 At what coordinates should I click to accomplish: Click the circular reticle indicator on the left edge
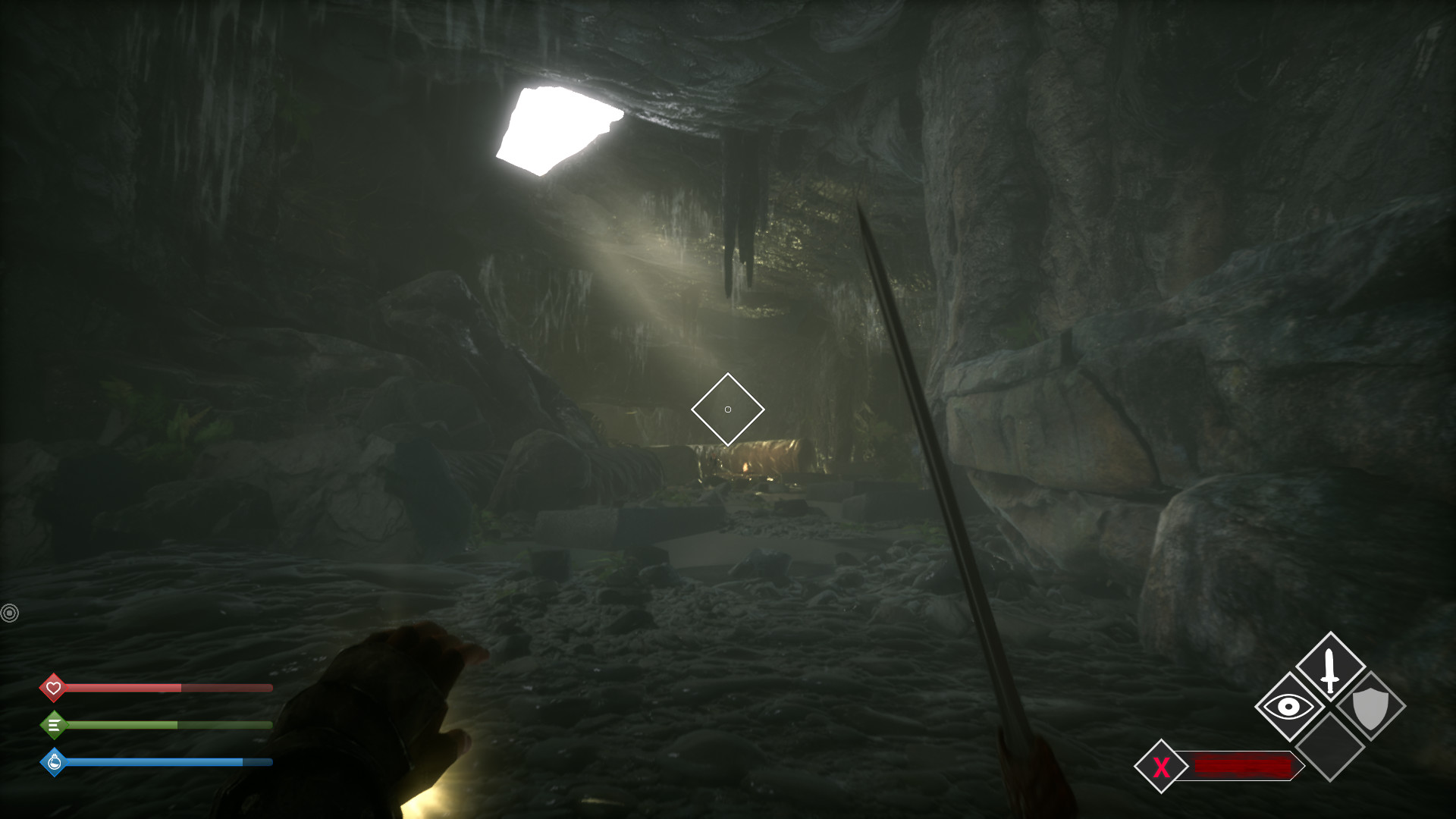pos(11,612)
